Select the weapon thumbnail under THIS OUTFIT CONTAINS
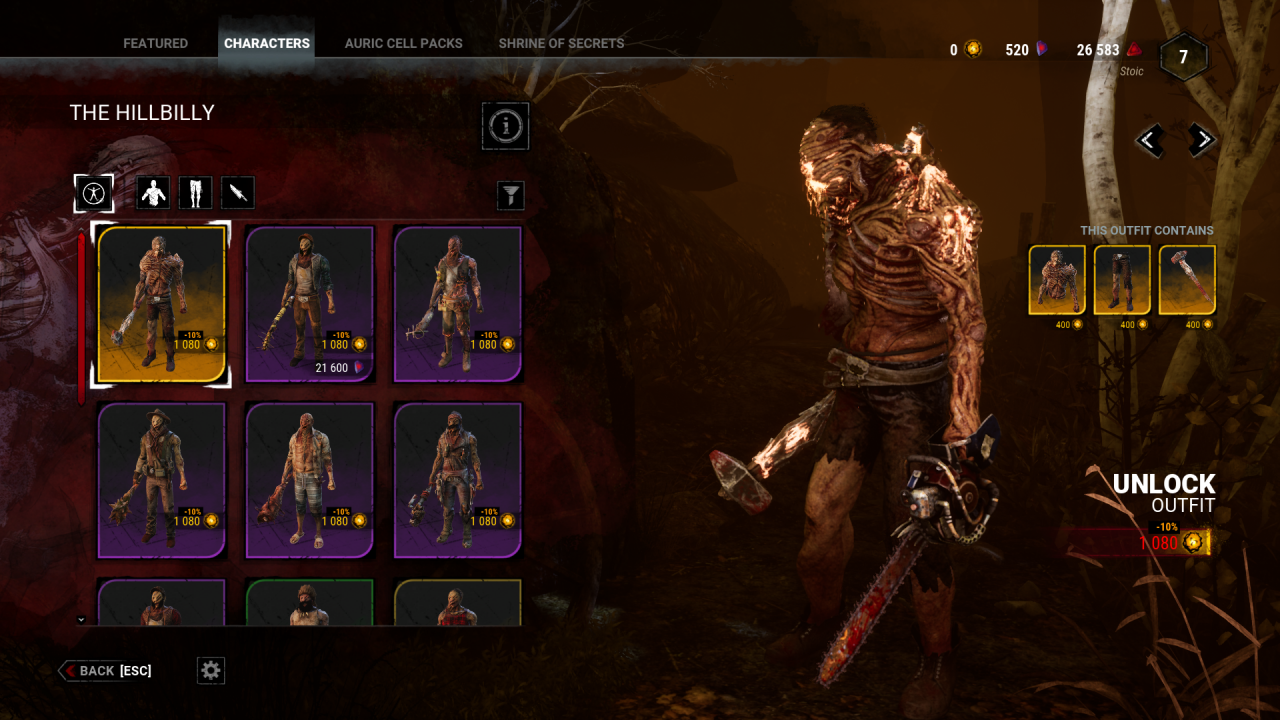 click(1186, 278)
